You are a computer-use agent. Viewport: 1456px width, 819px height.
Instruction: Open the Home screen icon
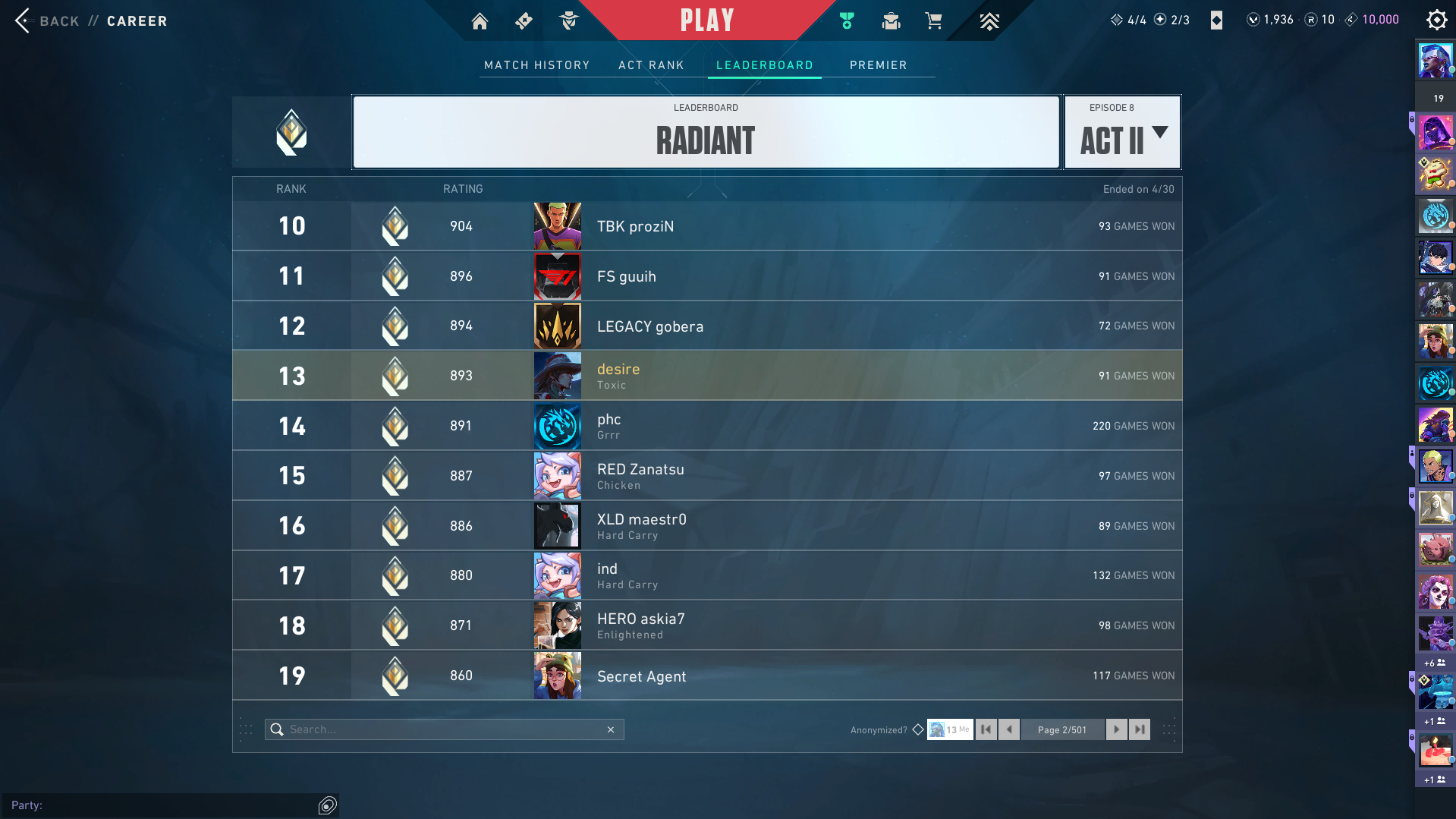[480, 20]
